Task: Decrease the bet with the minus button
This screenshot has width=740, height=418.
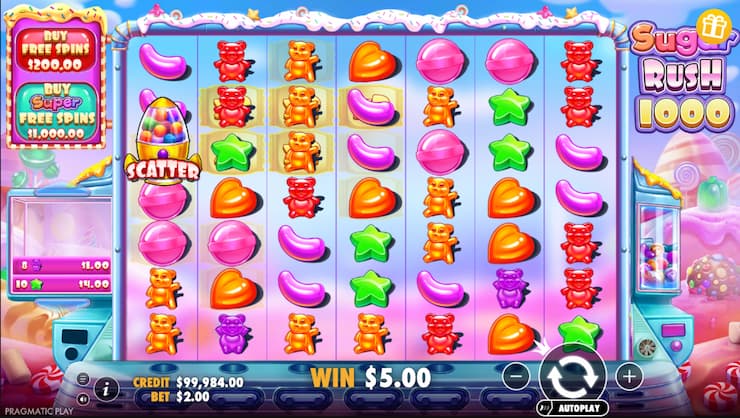Action: [x=516, y=377]
